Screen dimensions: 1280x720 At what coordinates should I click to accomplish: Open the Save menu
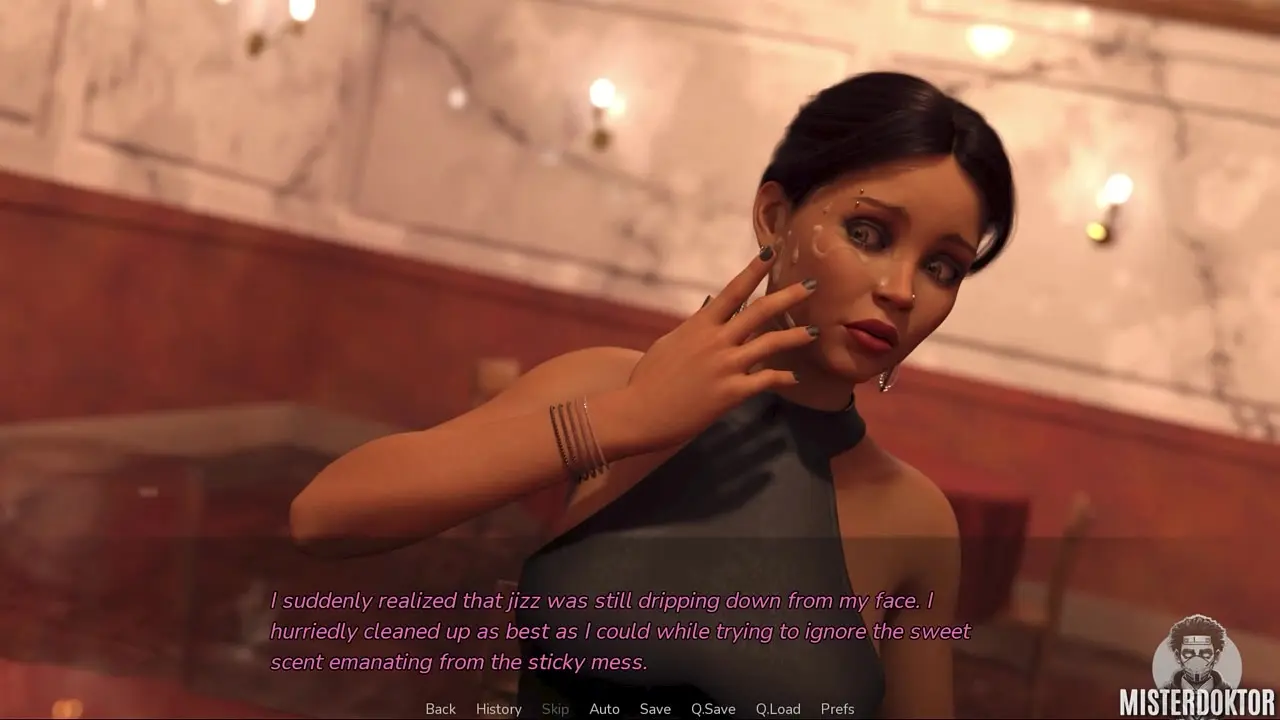(655, 709)
